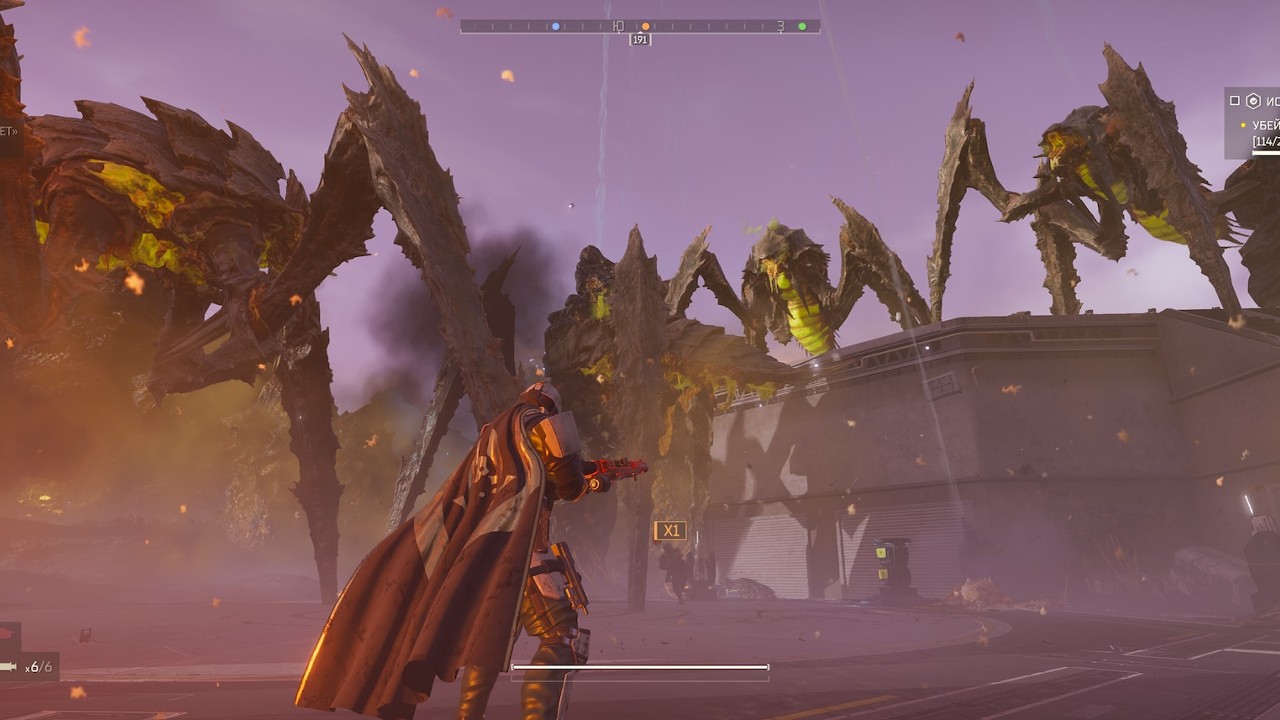
Task: Click the stamina bar below the character
Action: pos(640,665)
